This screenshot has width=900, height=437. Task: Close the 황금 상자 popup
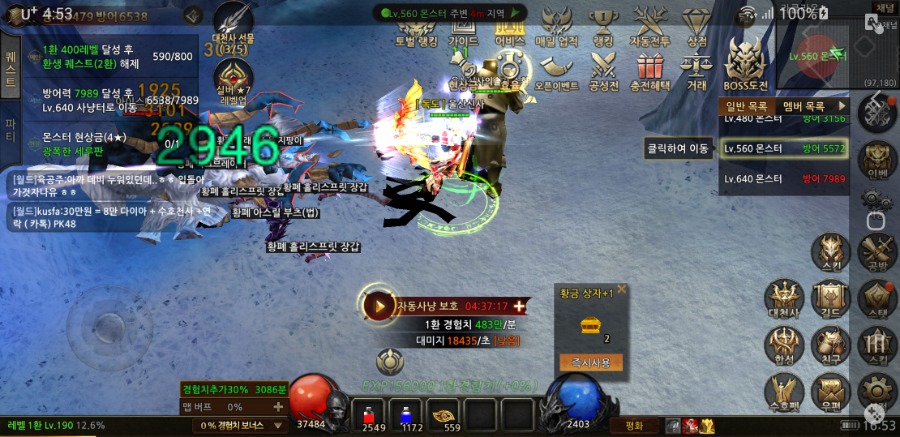(x=621, y=289)
